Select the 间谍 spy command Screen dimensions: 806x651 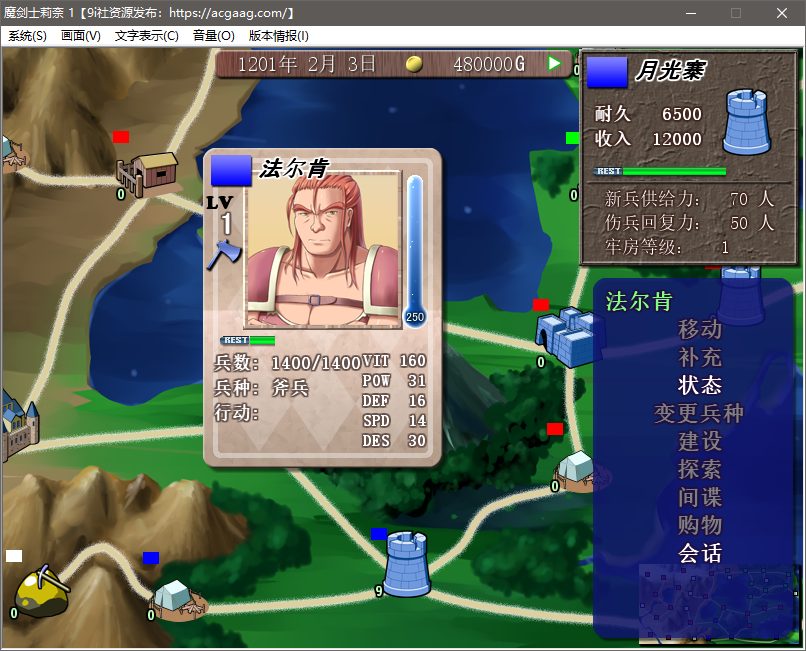click(700, 497)
